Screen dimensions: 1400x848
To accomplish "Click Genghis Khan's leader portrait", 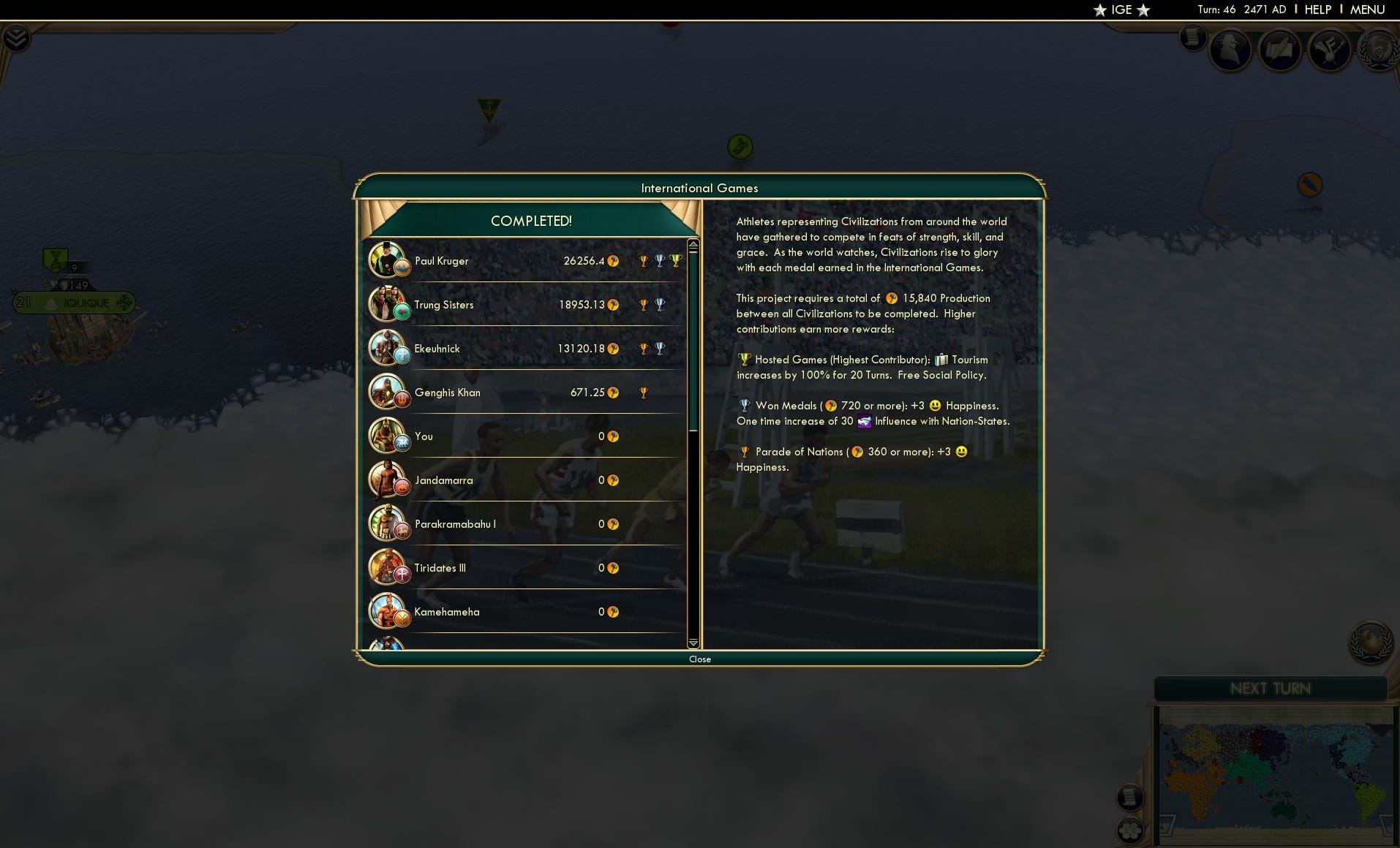I will tap(388, 392).
